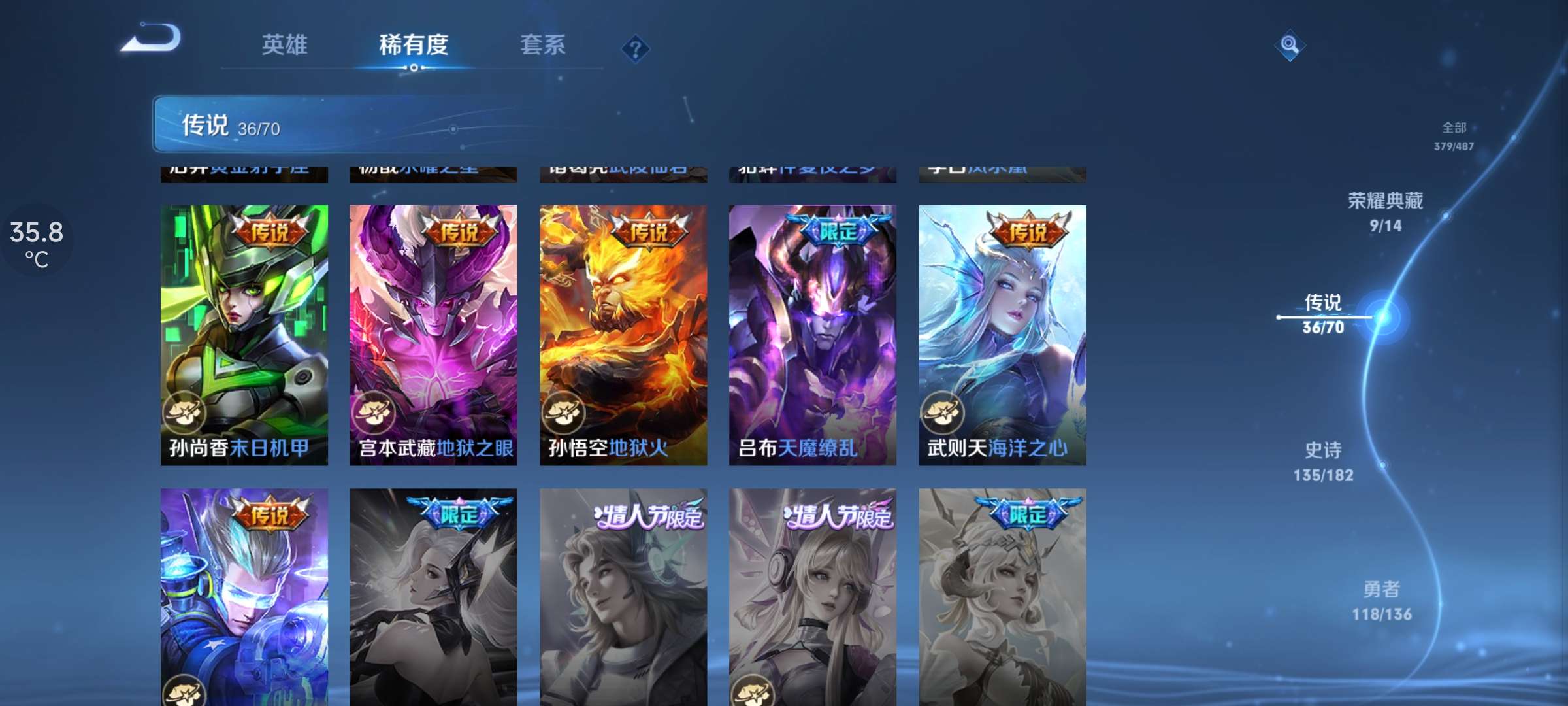
Task: Open the 吕布天魔缭乱 skin thumbnail
Action: click(x=812, y=327)
